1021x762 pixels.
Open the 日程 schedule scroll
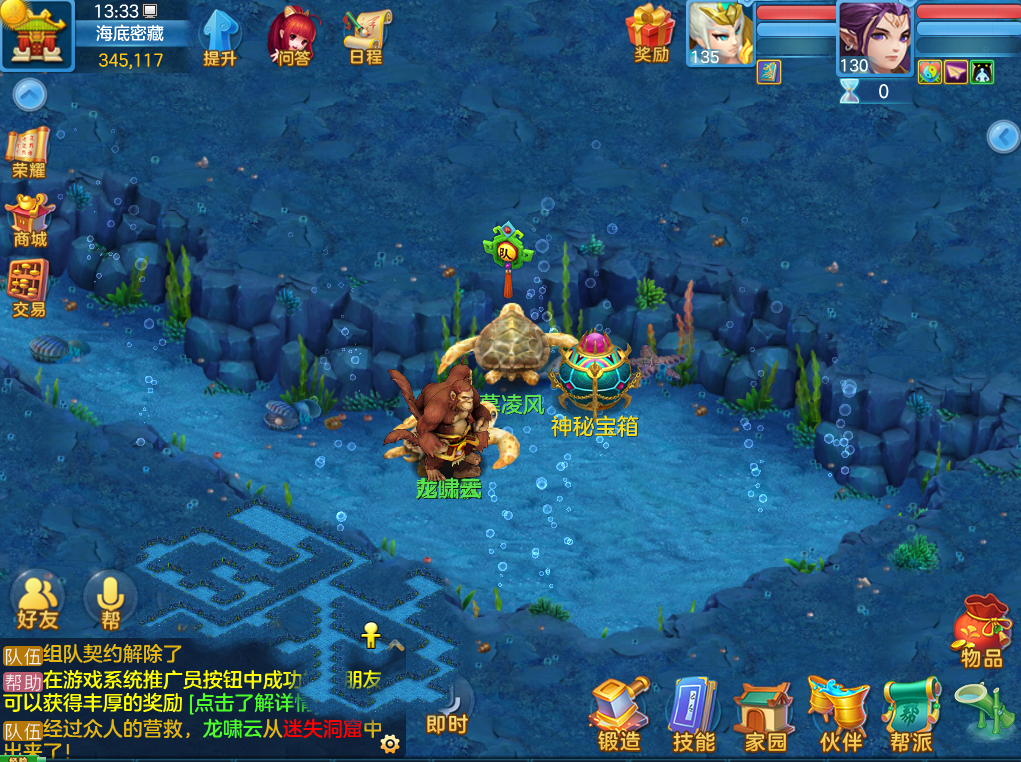[x=366, y=37]
